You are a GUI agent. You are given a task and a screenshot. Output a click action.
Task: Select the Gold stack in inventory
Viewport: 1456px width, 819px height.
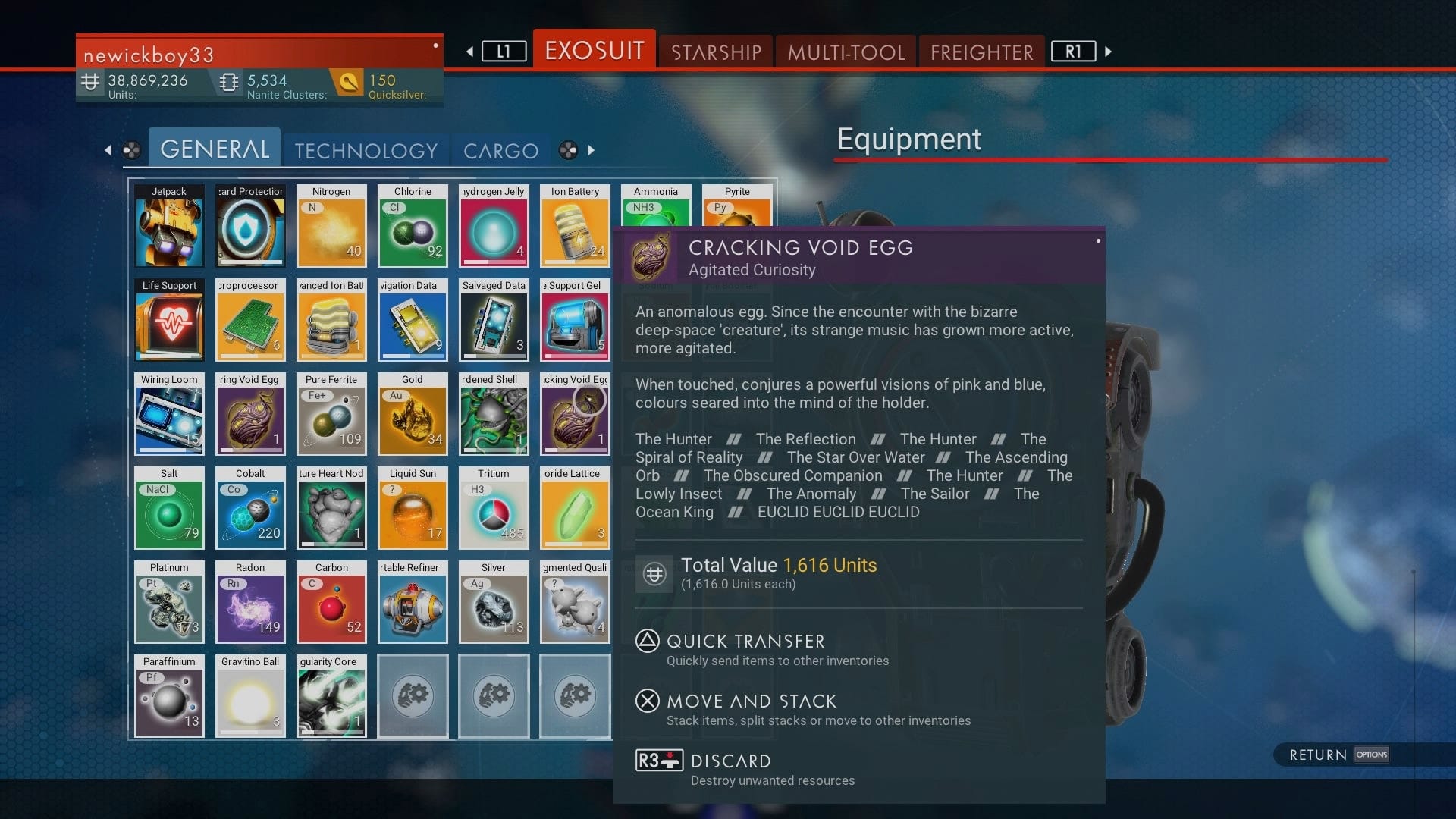[413, 415]
